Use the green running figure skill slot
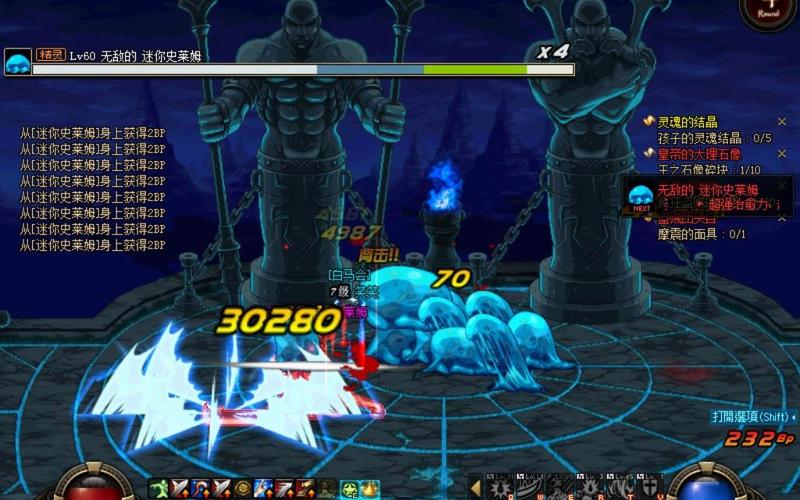Viewport: 800px width, 500px height. click(158, 488)
